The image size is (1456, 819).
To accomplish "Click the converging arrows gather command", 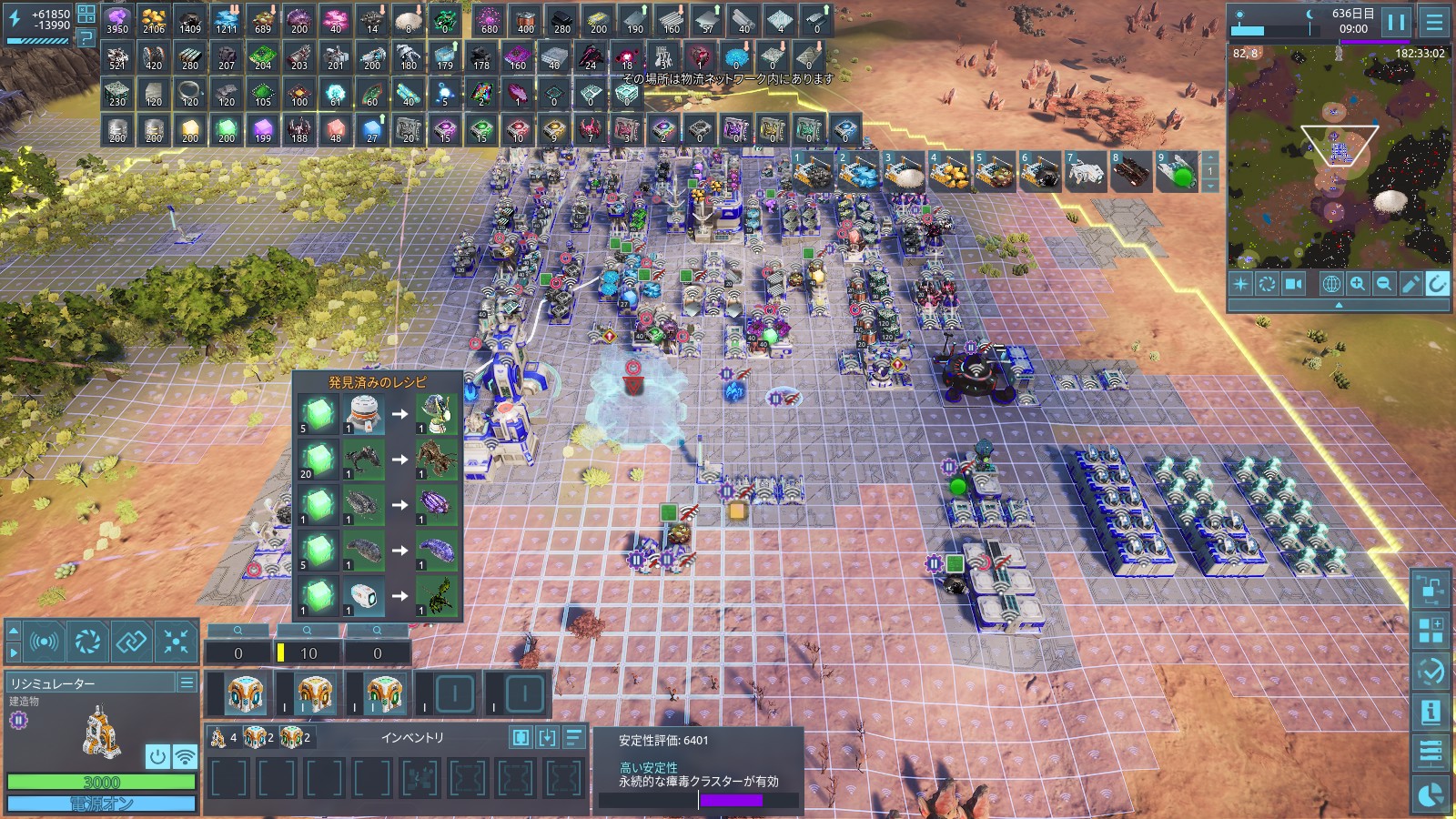I will [x=176, y=642].
